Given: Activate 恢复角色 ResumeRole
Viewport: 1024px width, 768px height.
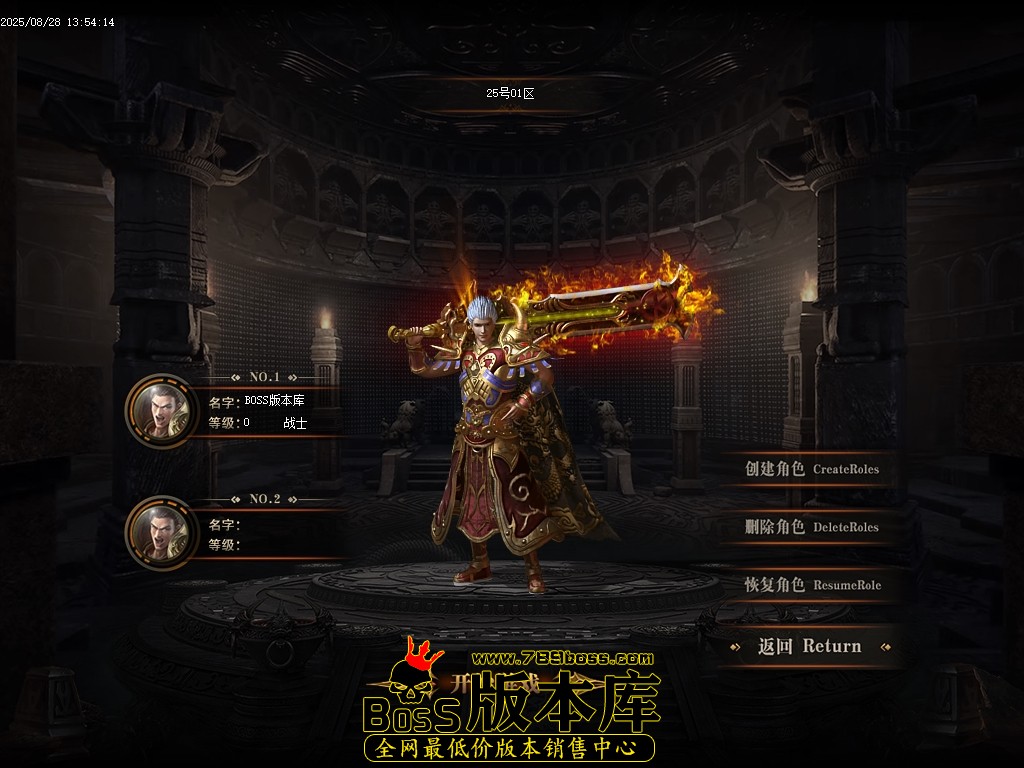Looking at the screenshot, I should pyautogui.click(x=812, y=585).
